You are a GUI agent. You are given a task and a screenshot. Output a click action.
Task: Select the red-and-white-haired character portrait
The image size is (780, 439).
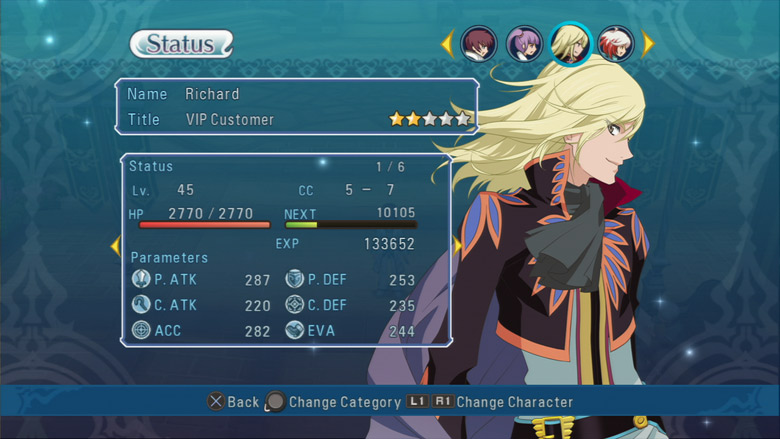point(615,44)
